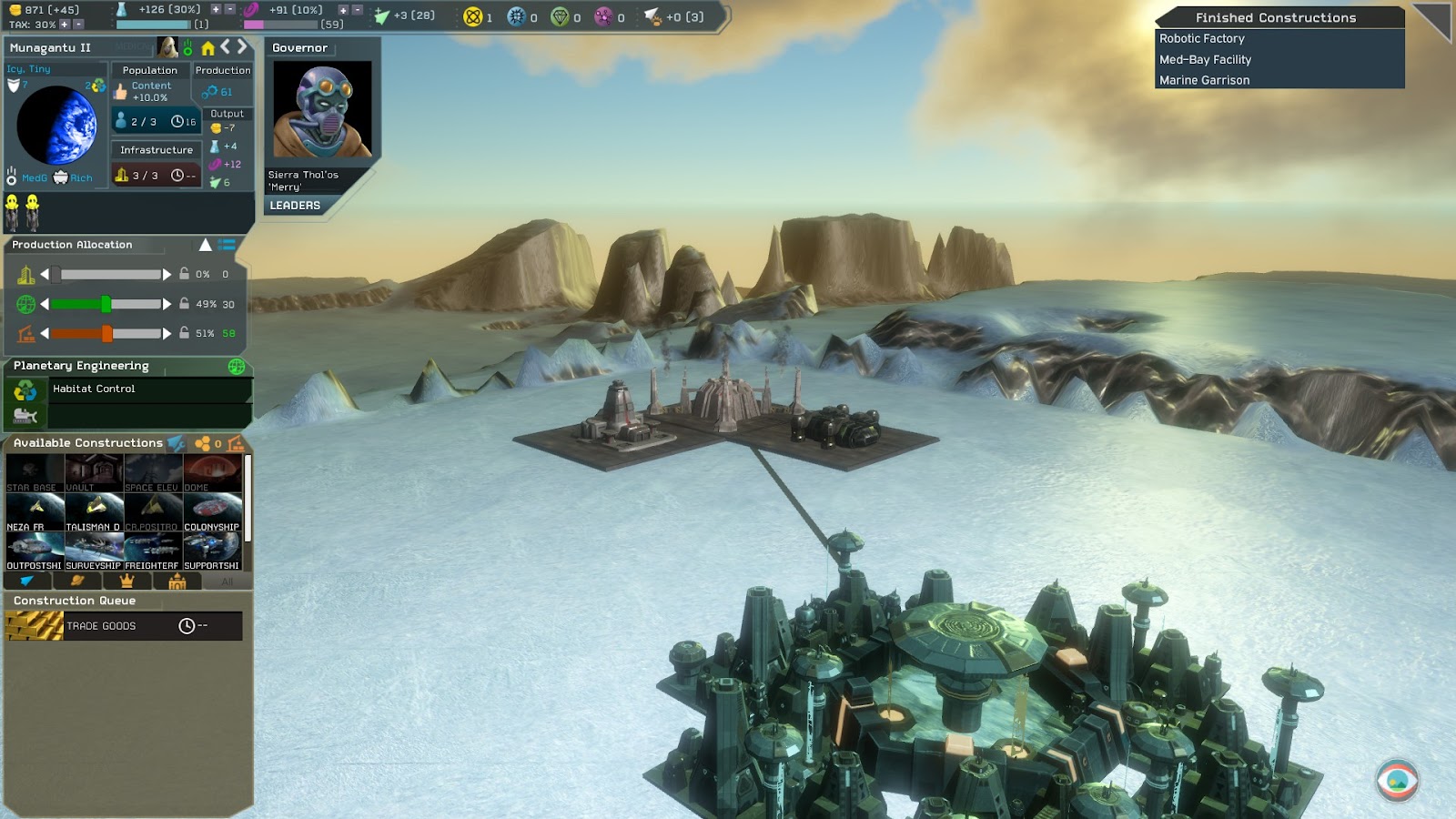Add the Talisman D ship to build
The image size is (1456, 819).
pyautogui.click(x=94, y=511)
